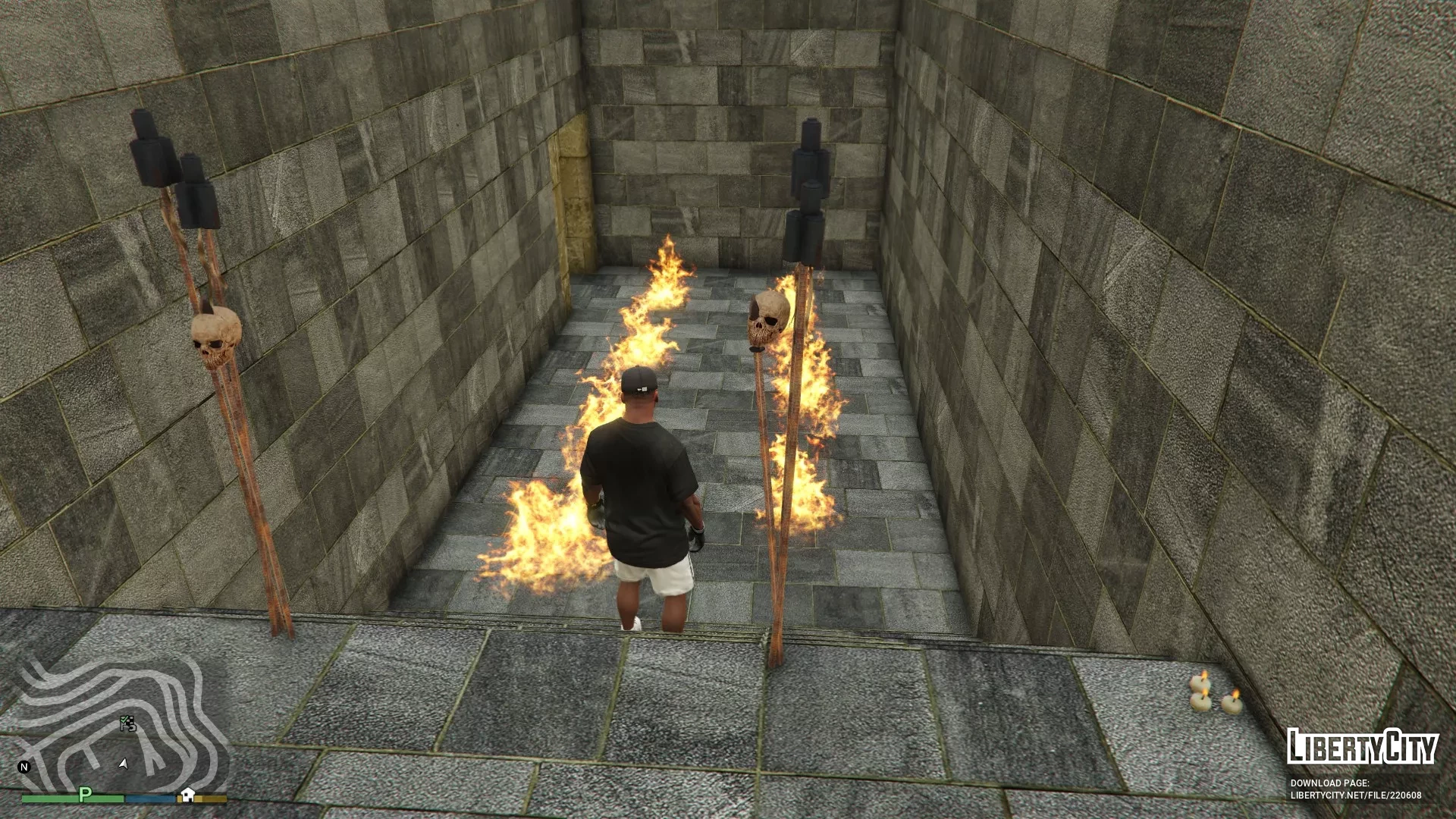Click the white player arrow on minimap
The image size is (1456, 819).
124,764
